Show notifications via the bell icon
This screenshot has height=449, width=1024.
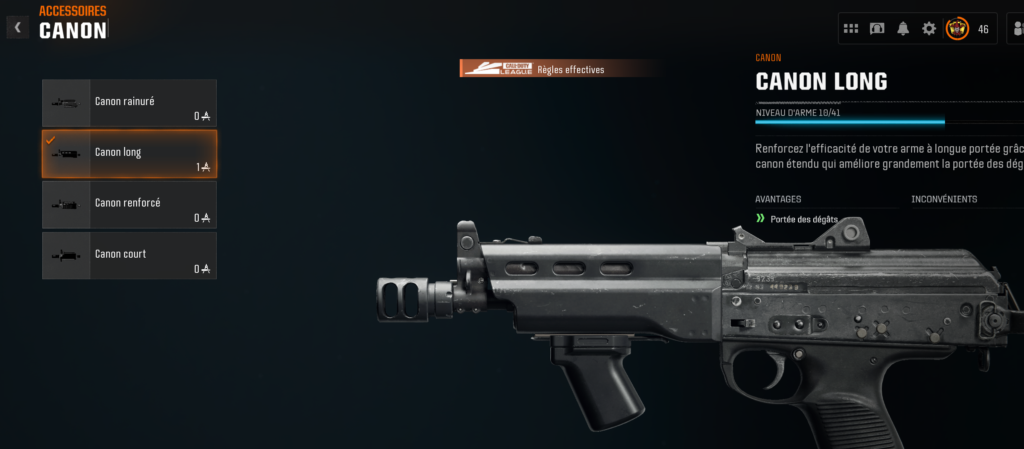[903, 29]
